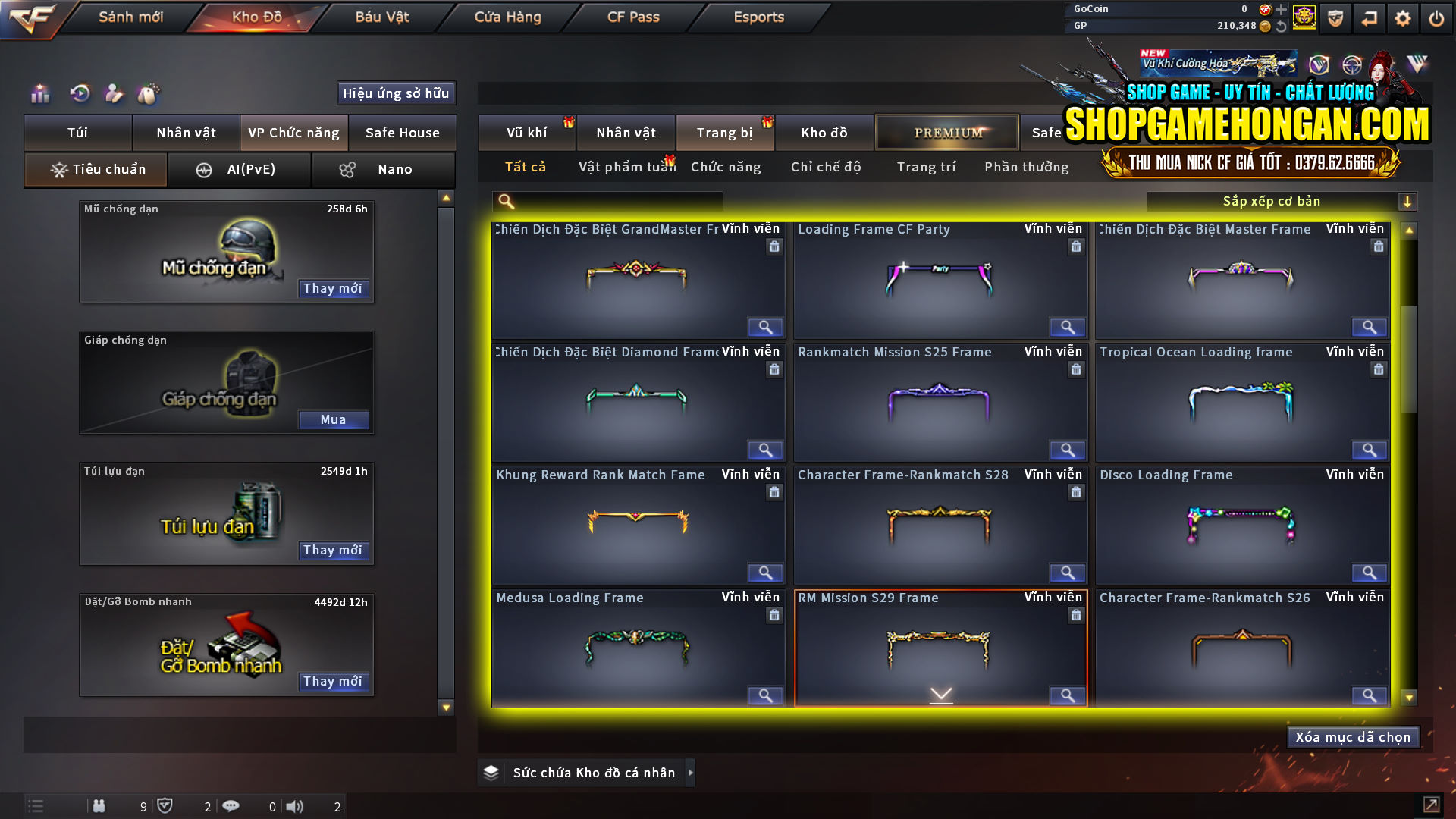This screenshot has height=819, width=1456.
Task: Delete the Loading Frame CF Party item
Action: (1076, 246)
